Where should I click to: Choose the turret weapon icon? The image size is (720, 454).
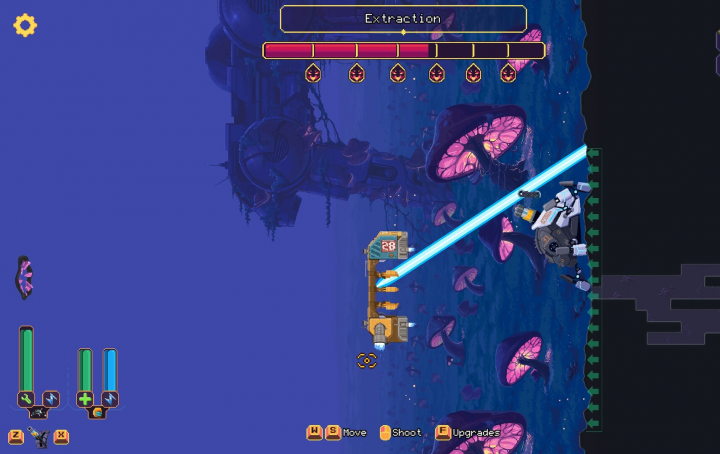coord(39,436)
